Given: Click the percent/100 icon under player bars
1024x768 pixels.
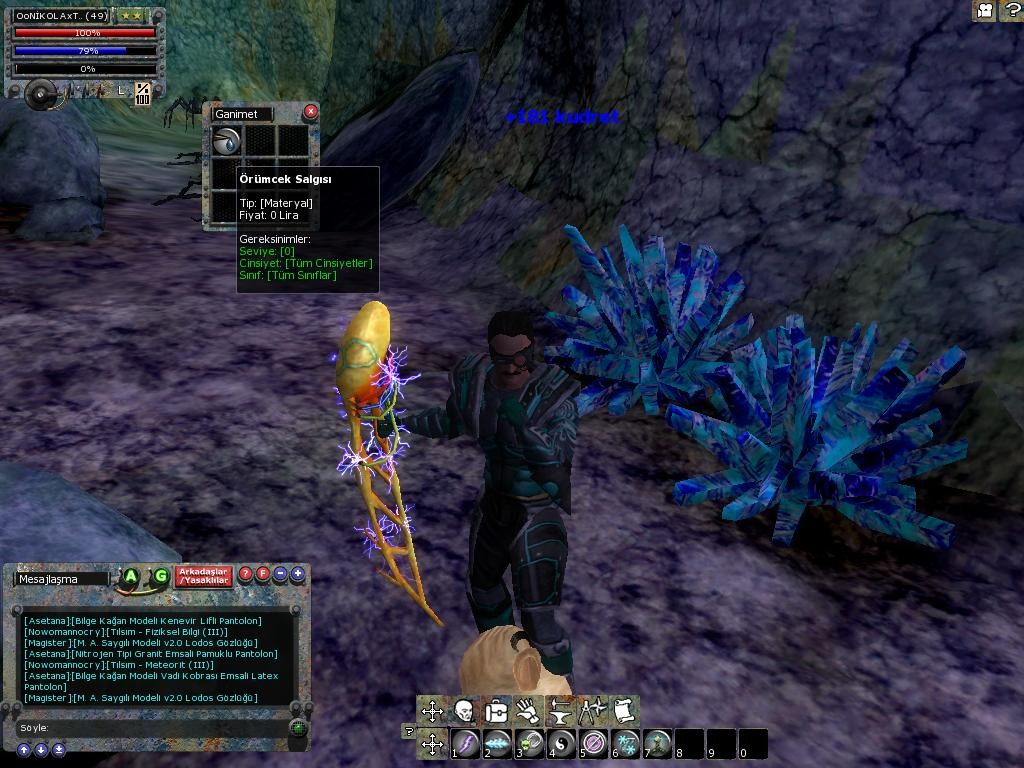Looking at the screenshot, I should 143,94.
